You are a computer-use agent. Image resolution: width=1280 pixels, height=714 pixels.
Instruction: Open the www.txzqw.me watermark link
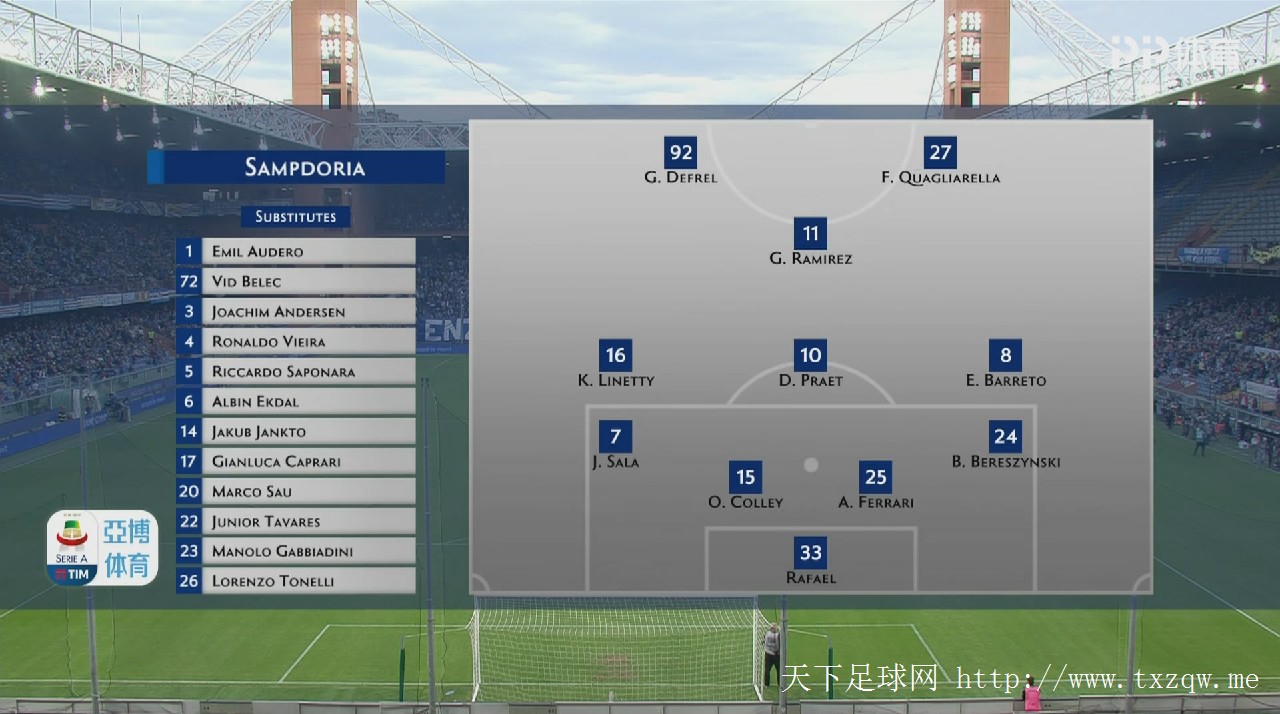click(x=1107, y=680)
